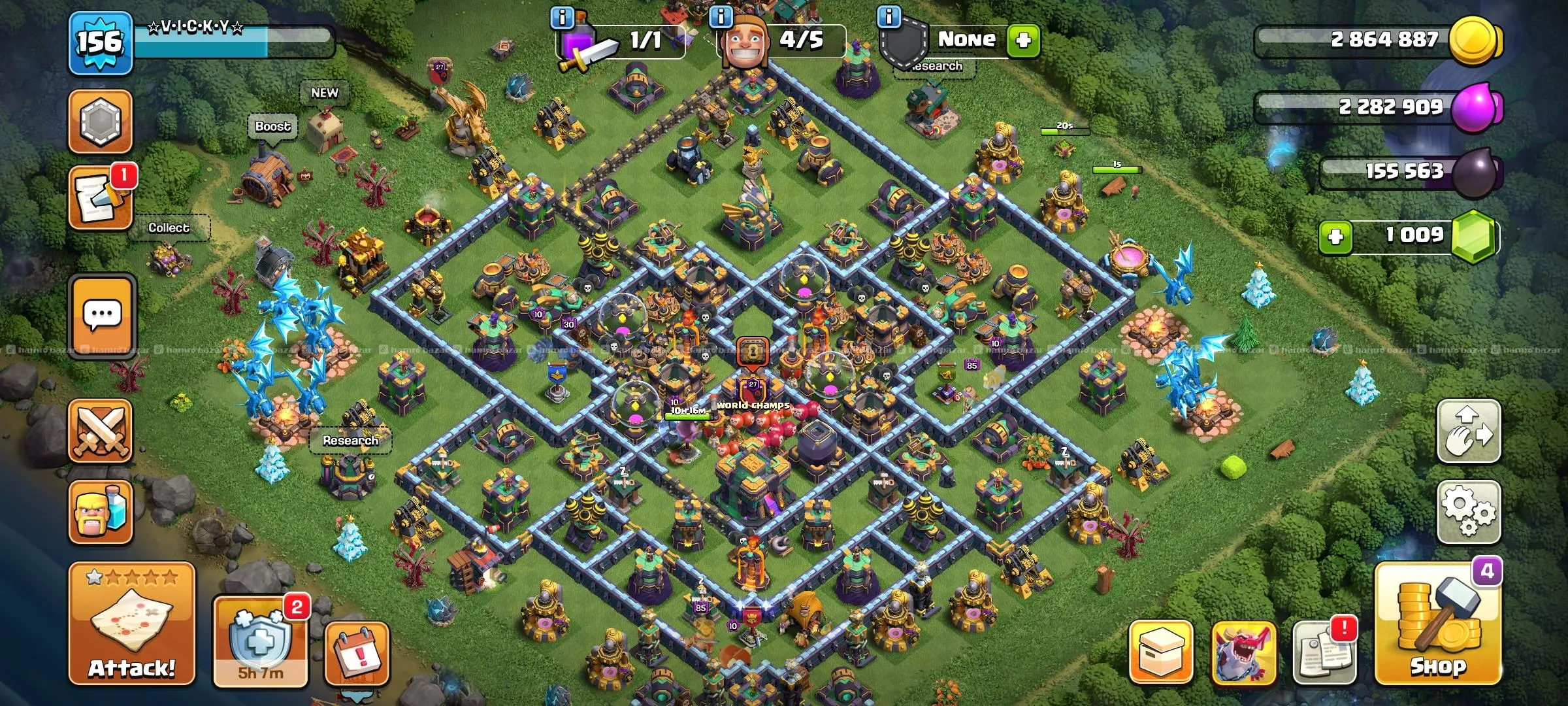1568x706 pixels.
Task: Open the shield timer showing 5h 7m
Action: pos(260,642)
